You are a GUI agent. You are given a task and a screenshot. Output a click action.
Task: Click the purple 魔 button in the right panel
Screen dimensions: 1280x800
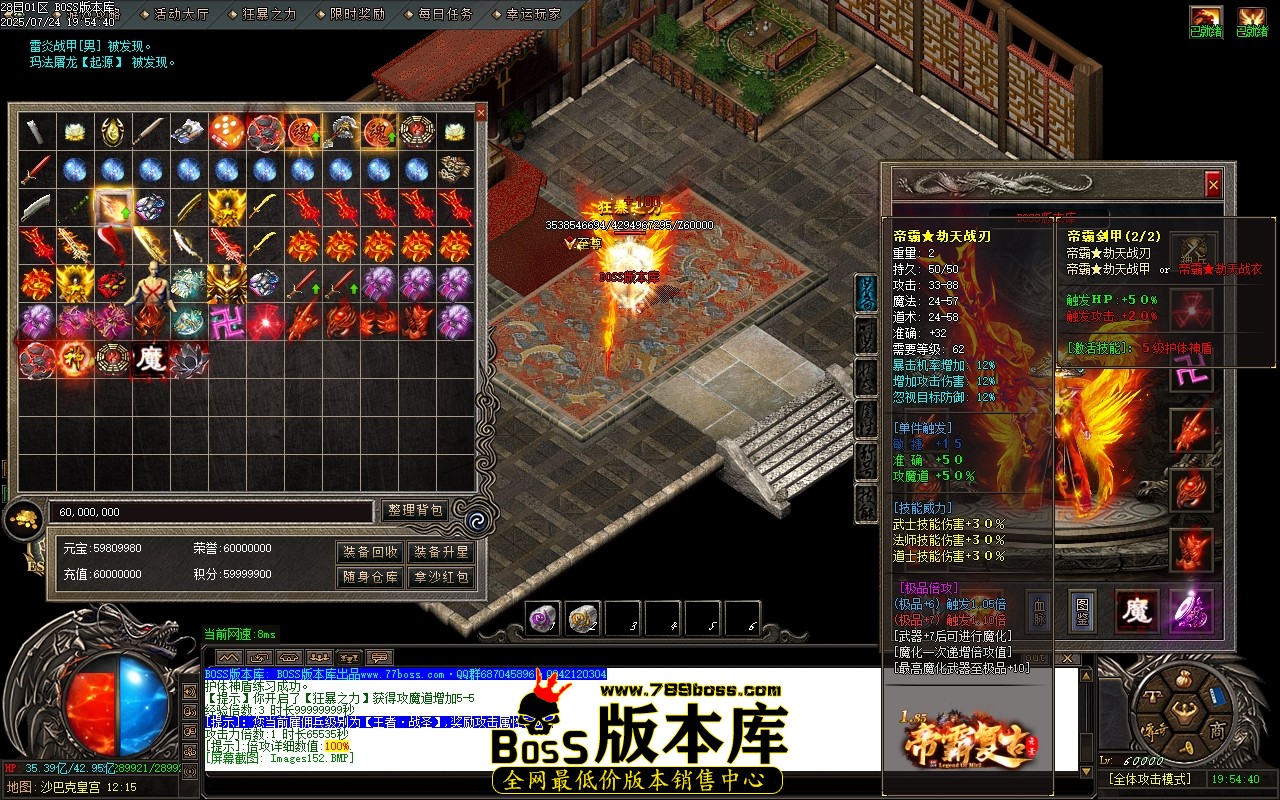point(1139,611)
